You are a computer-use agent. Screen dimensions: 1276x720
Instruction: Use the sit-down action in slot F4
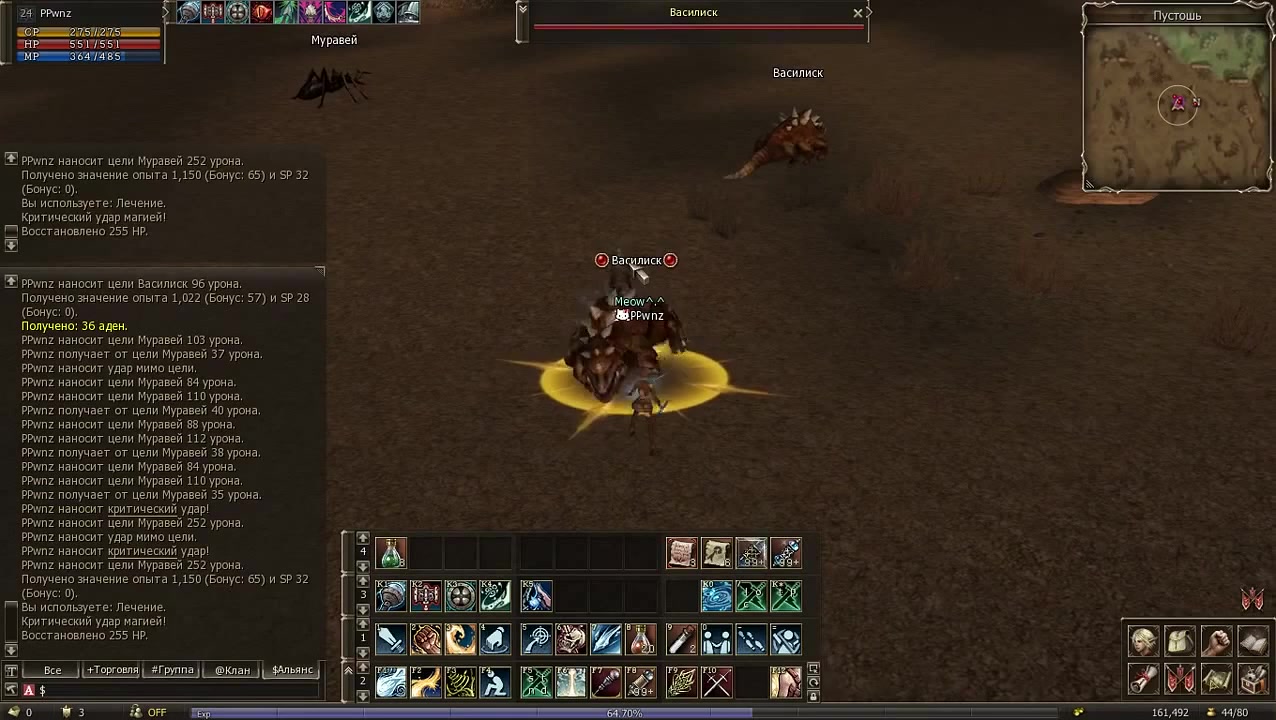[x=494, y=682]
